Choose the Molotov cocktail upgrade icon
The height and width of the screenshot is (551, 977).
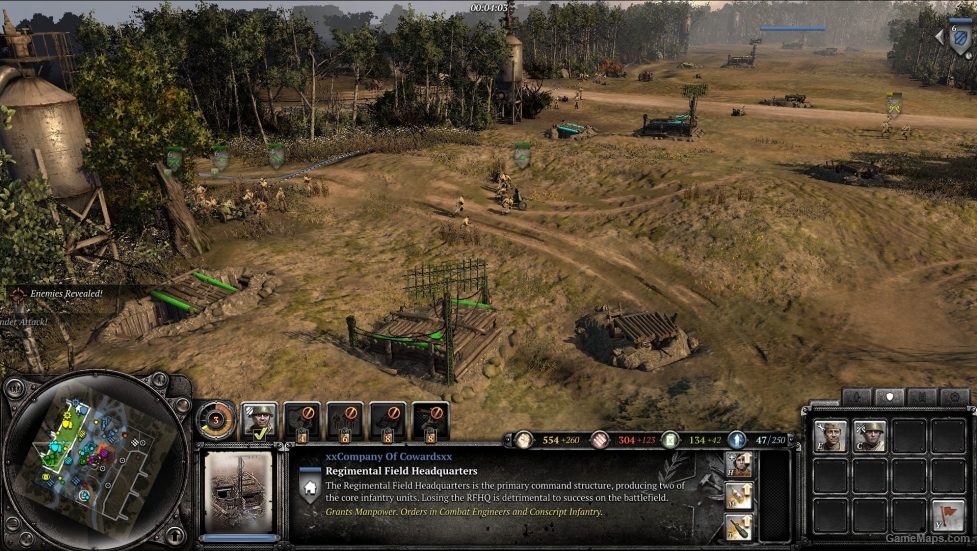point(739,495)
